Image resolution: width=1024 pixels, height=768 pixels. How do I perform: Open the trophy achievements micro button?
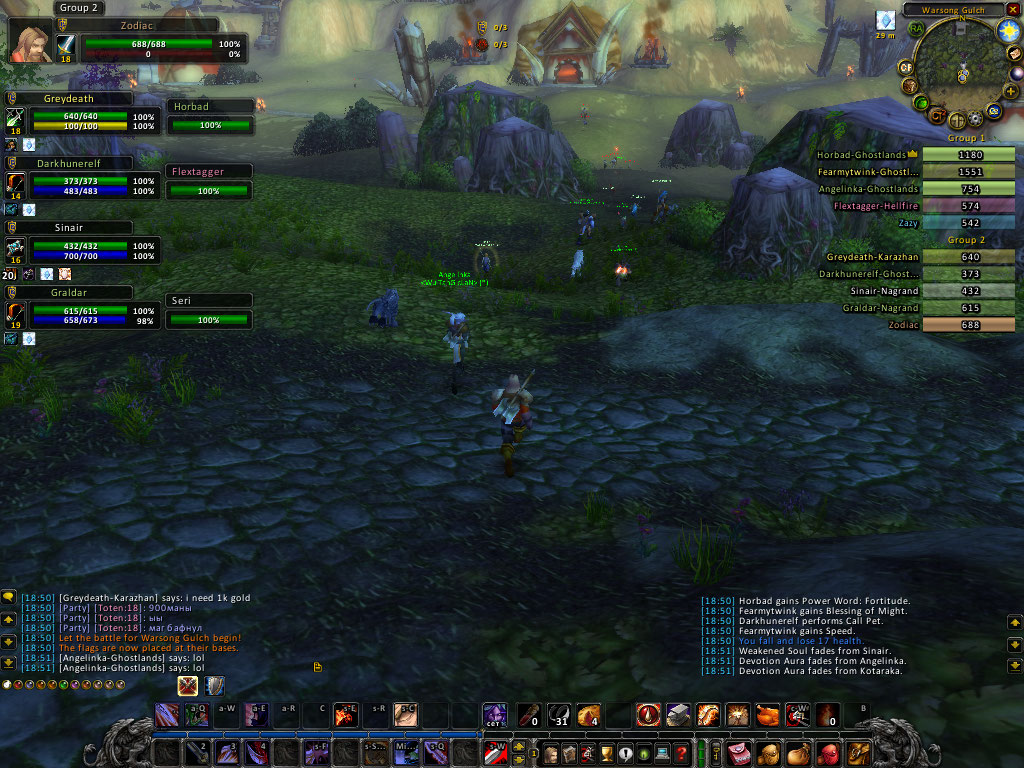[605, 753]
